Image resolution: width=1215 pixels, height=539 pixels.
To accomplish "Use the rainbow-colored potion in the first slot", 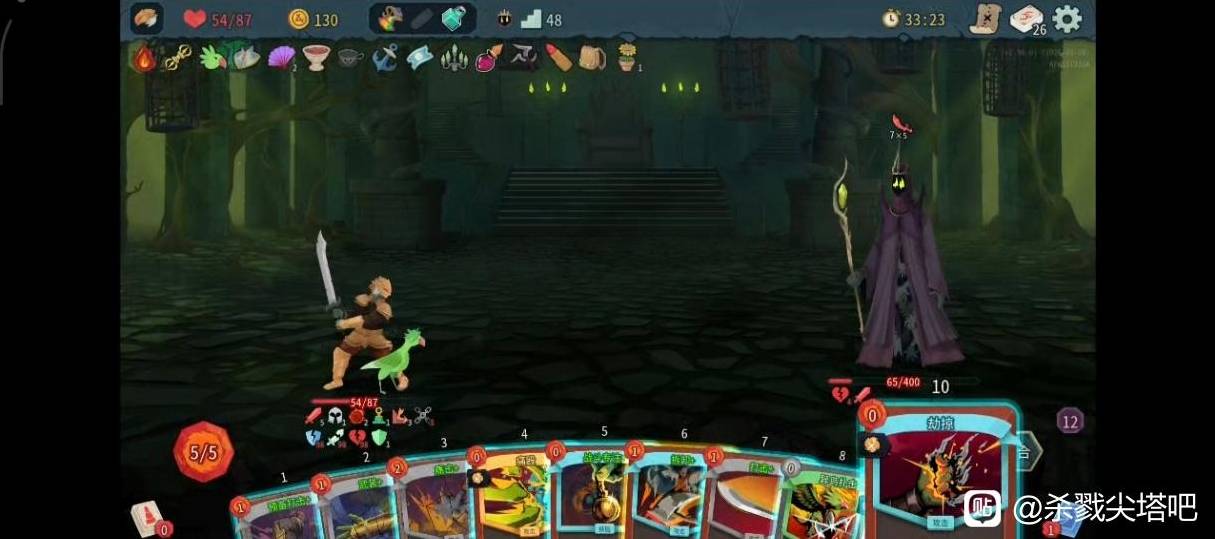I will [391, 19].
